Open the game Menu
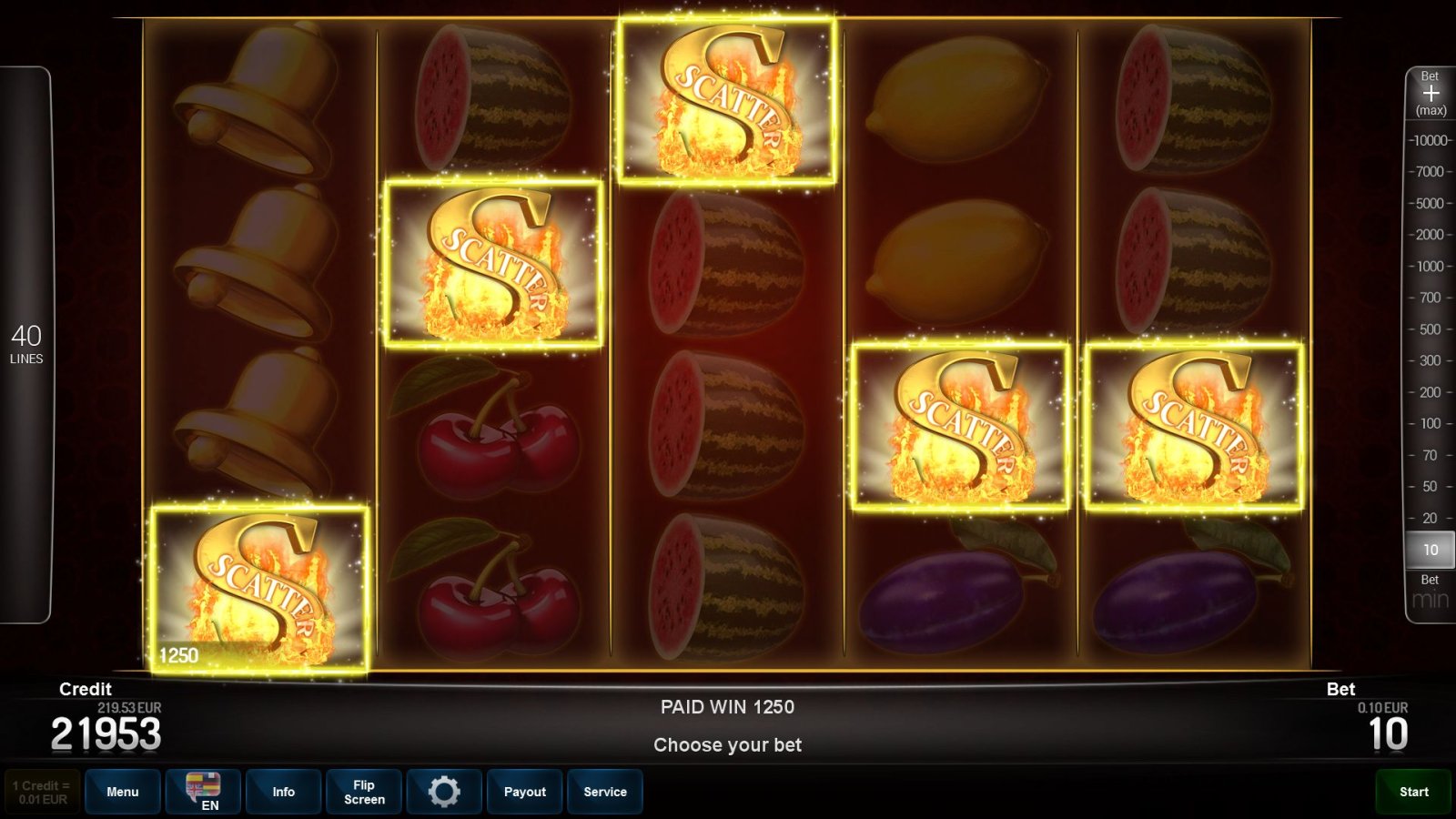Screen dimensions: 1456x819 (x=123, y=791)
